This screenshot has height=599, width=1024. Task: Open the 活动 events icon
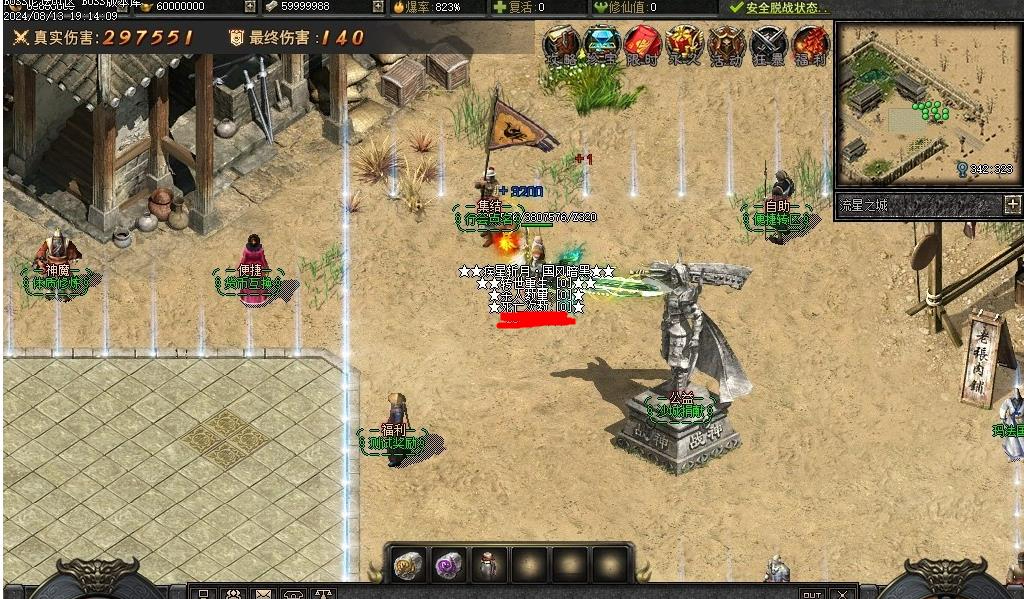click(726, 45)
